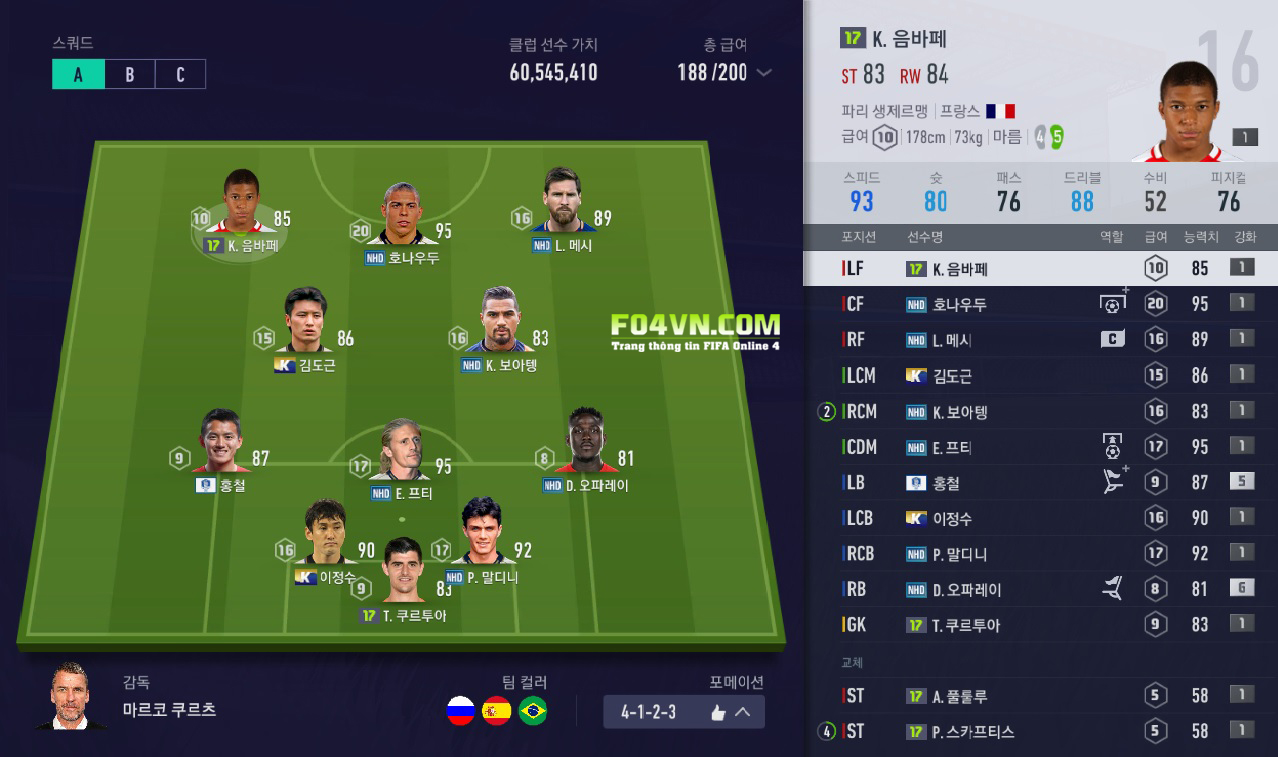The width and height of the screenshot is (1278, 757).
Task: Switch to squad tab B
Action: pos(129,75)
